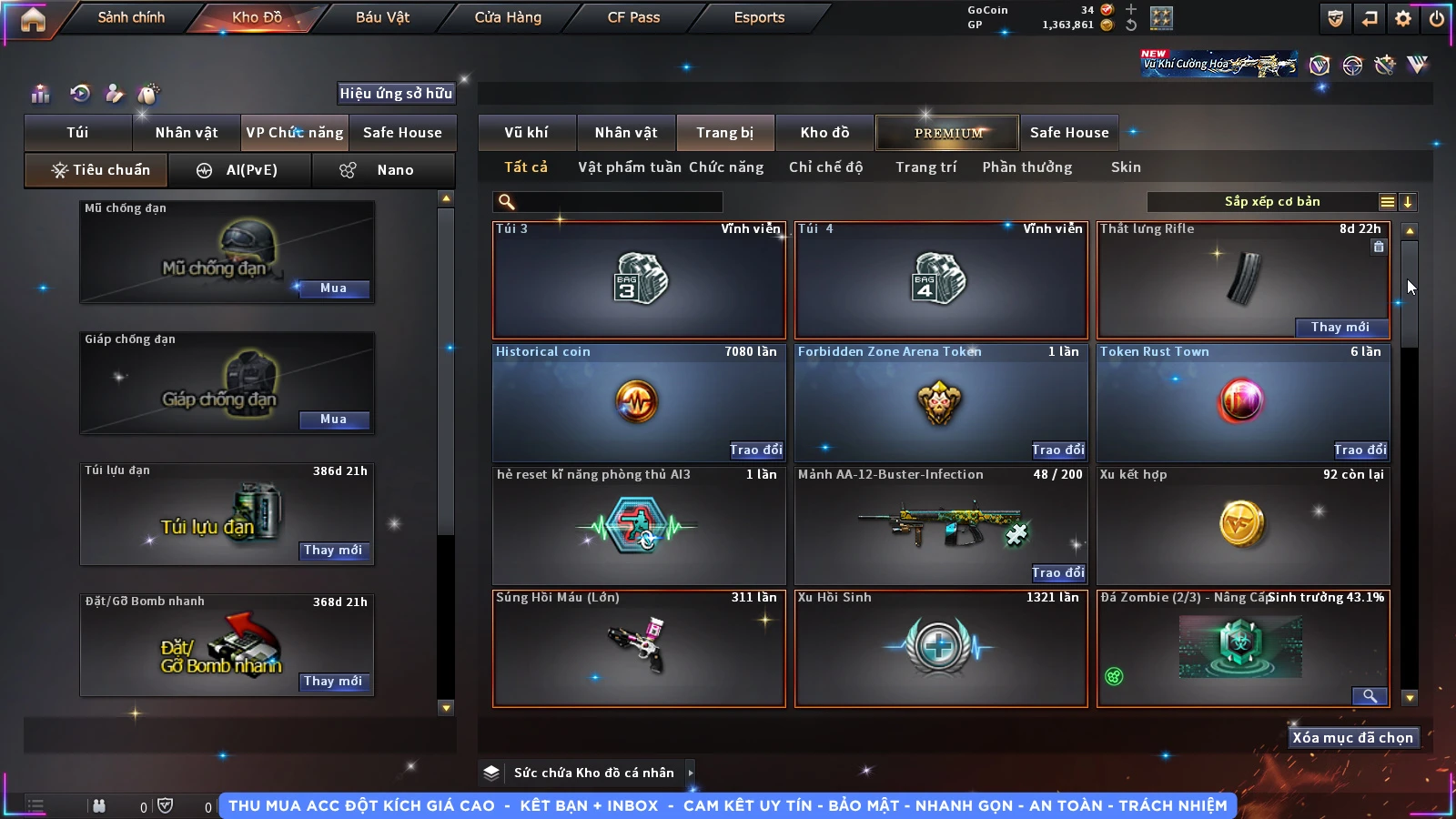Screen dimensions: 1456x819
Task: Switch to the PREMIUM storage tab
Action: pyautogui.click(x=947, y=133)
